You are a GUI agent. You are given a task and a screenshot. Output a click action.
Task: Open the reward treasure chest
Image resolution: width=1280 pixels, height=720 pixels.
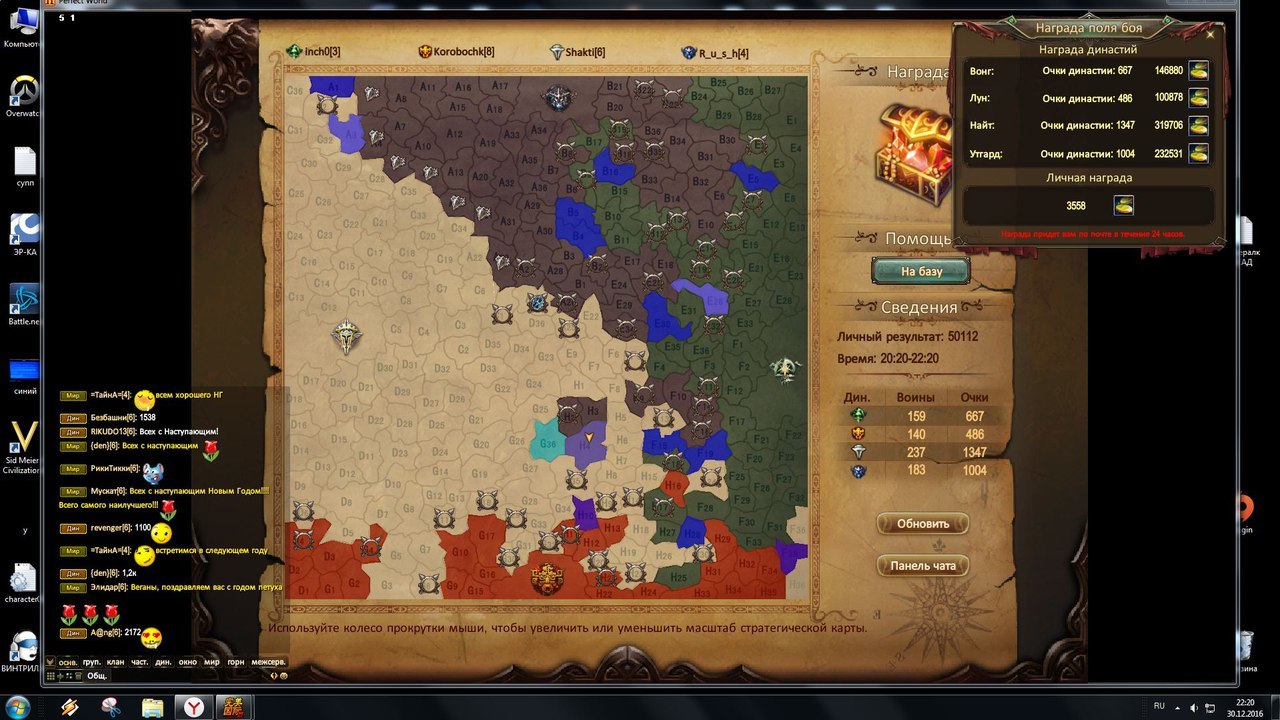point(913,155)
